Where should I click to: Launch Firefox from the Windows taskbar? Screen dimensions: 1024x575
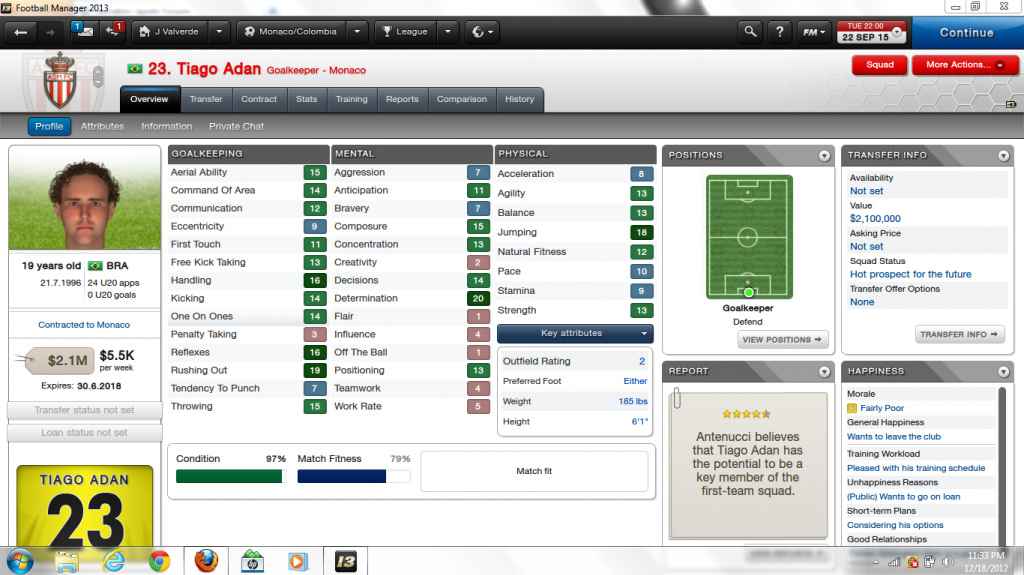click(205, 560)
